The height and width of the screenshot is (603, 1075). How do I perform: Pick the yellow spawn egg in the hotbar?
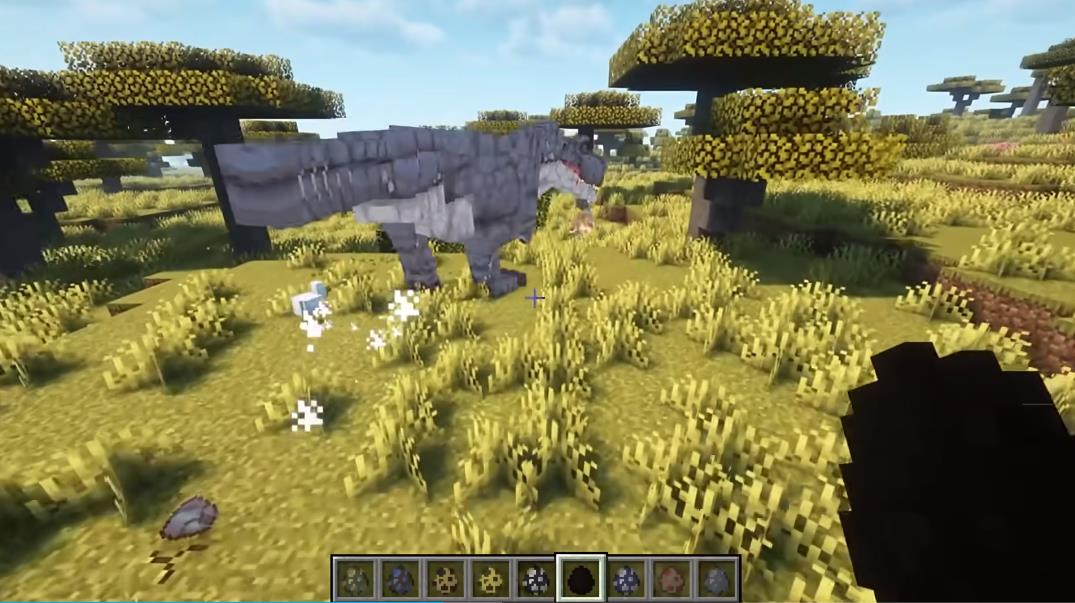(490, 578)
